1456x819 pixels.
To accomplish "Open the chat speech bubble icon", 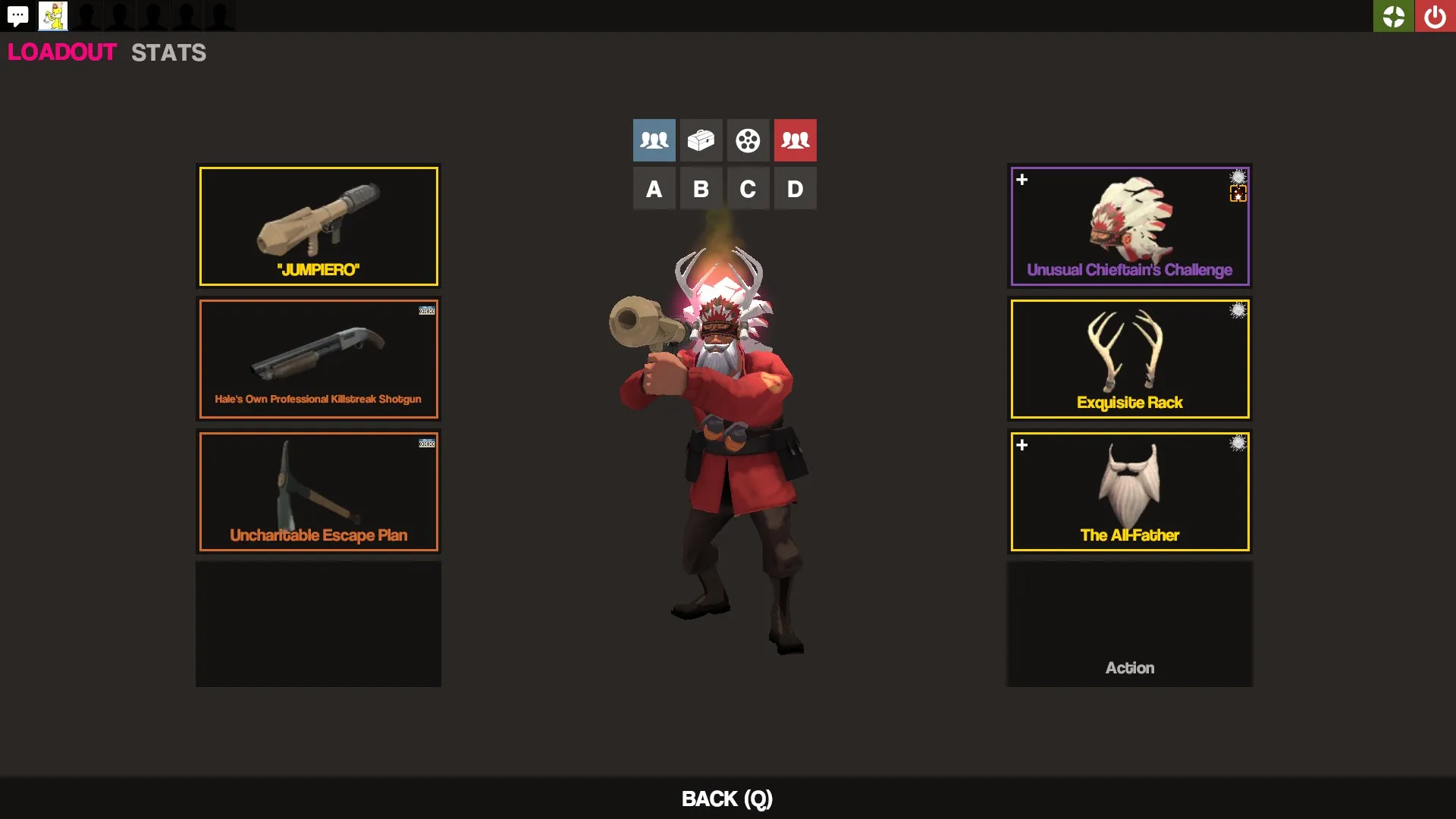I will tap(18, 16).
